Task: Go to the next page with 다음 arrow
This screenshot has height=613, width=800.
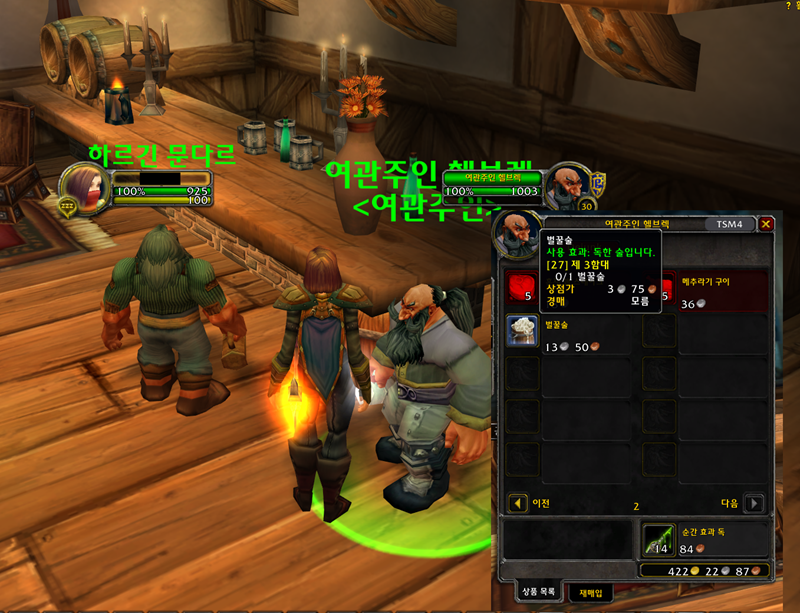Action: [755, 503]
